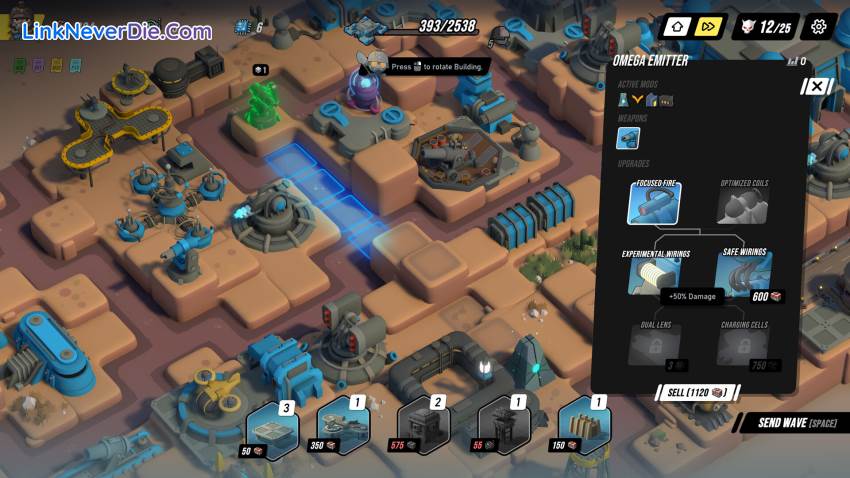Close the Omega Emitter panel

816,86
